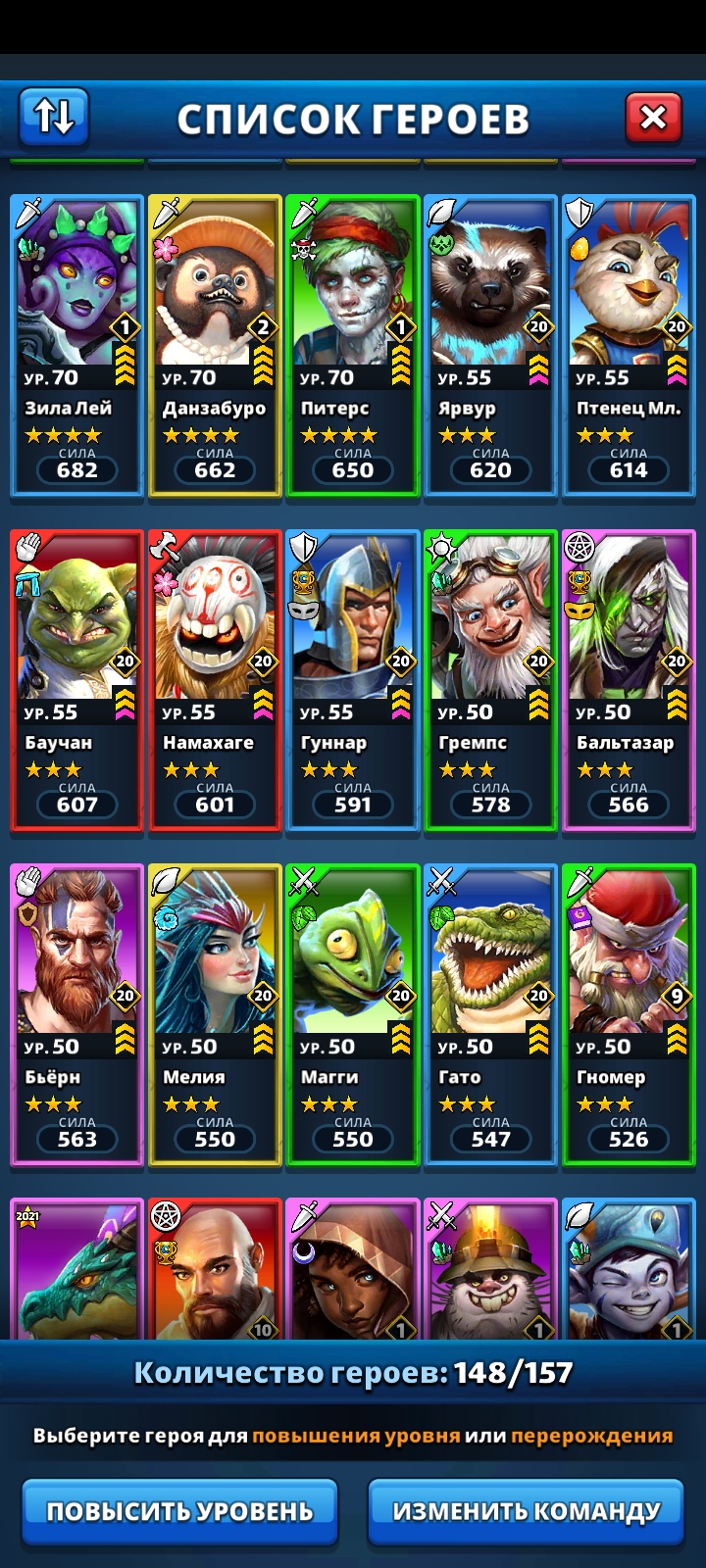
Task: Close the hero list window
Action: 653,118
